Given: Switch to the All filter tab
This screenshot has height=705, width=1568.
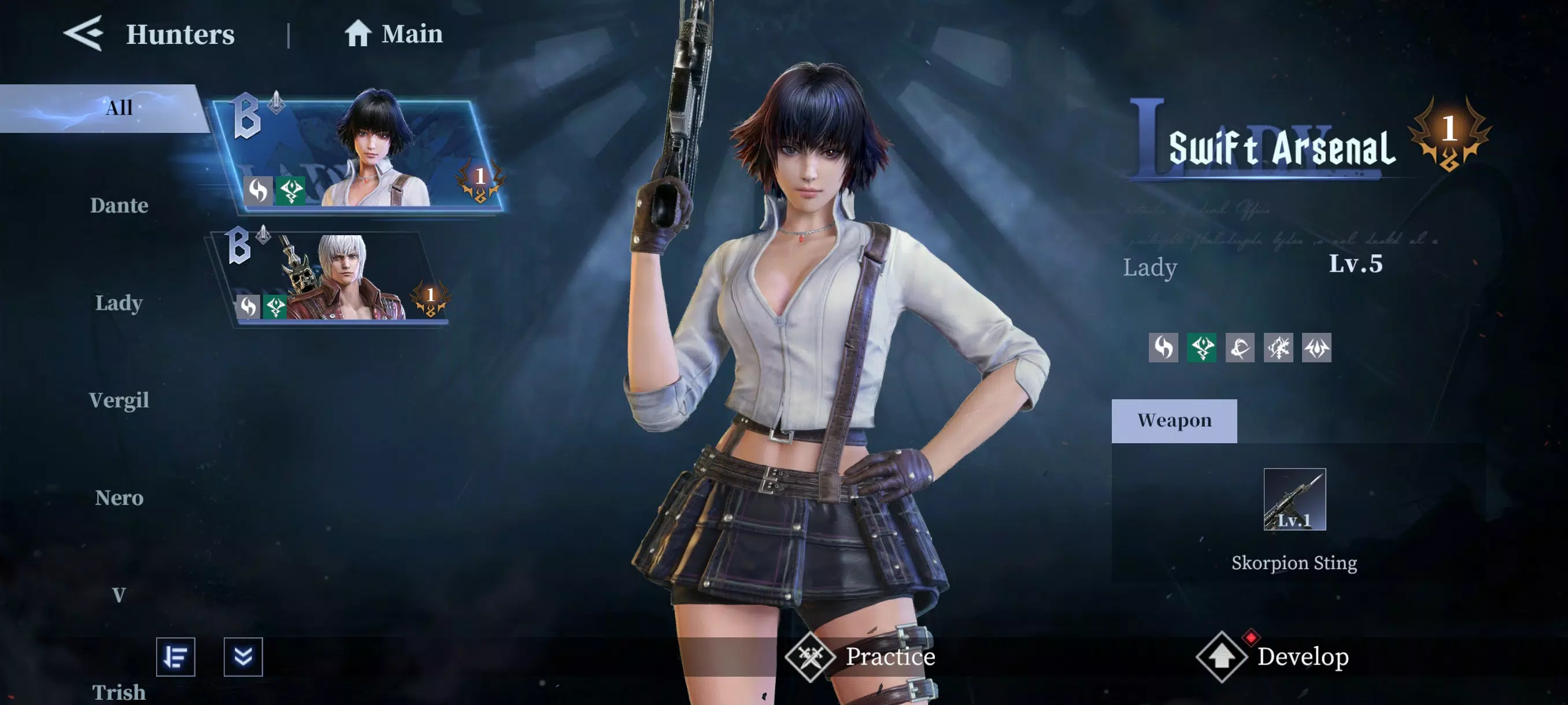Looking at the screenshot, I should click(119, 107).
